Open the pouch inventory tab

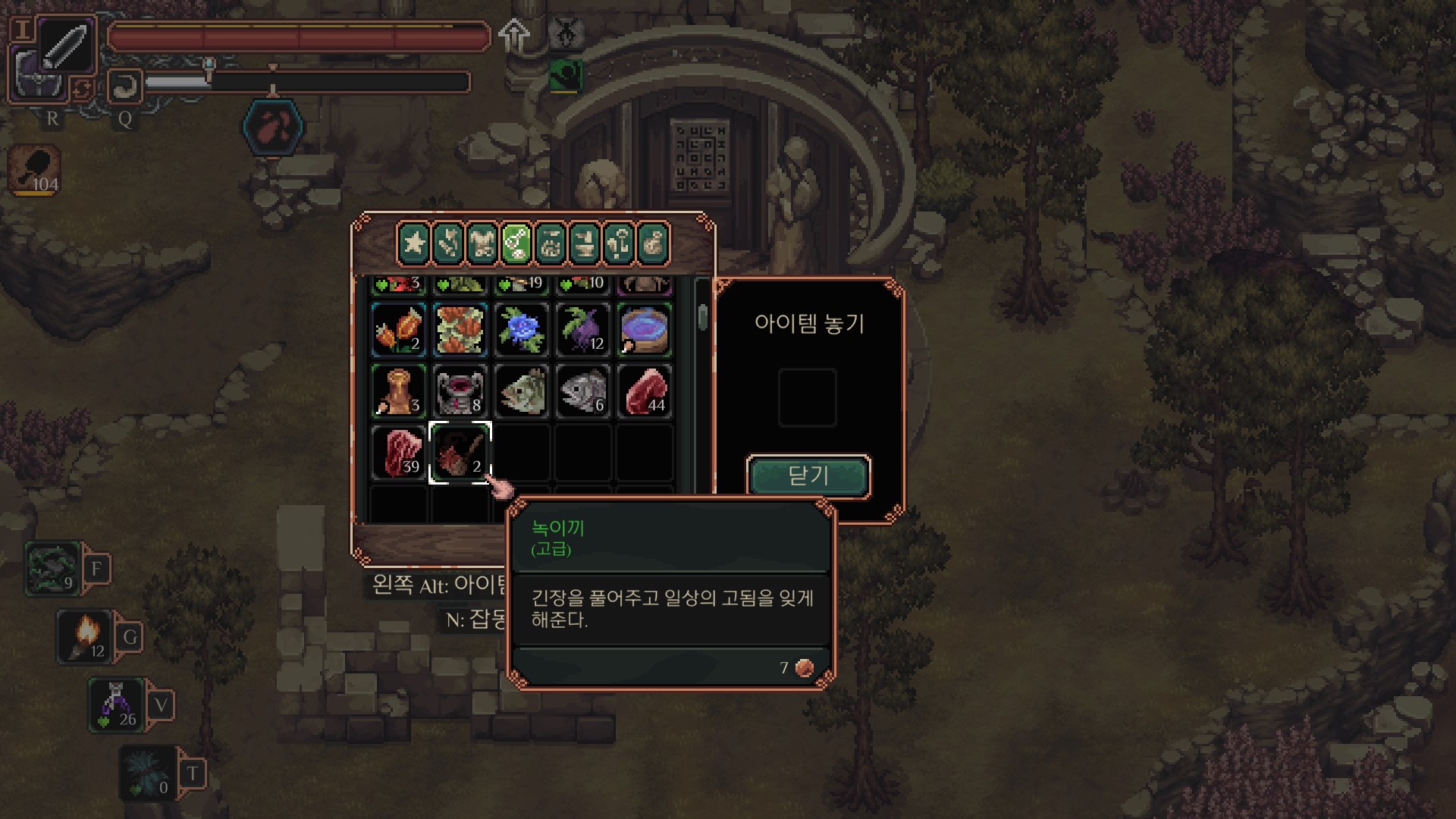pos(653,243)
